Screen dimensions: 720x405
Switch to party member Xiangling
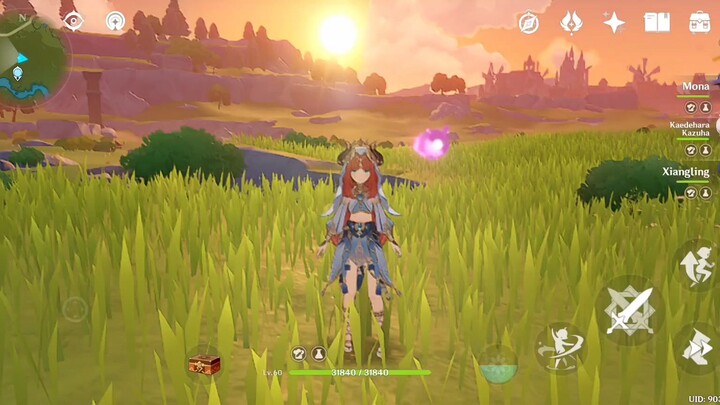pos(687,172)
